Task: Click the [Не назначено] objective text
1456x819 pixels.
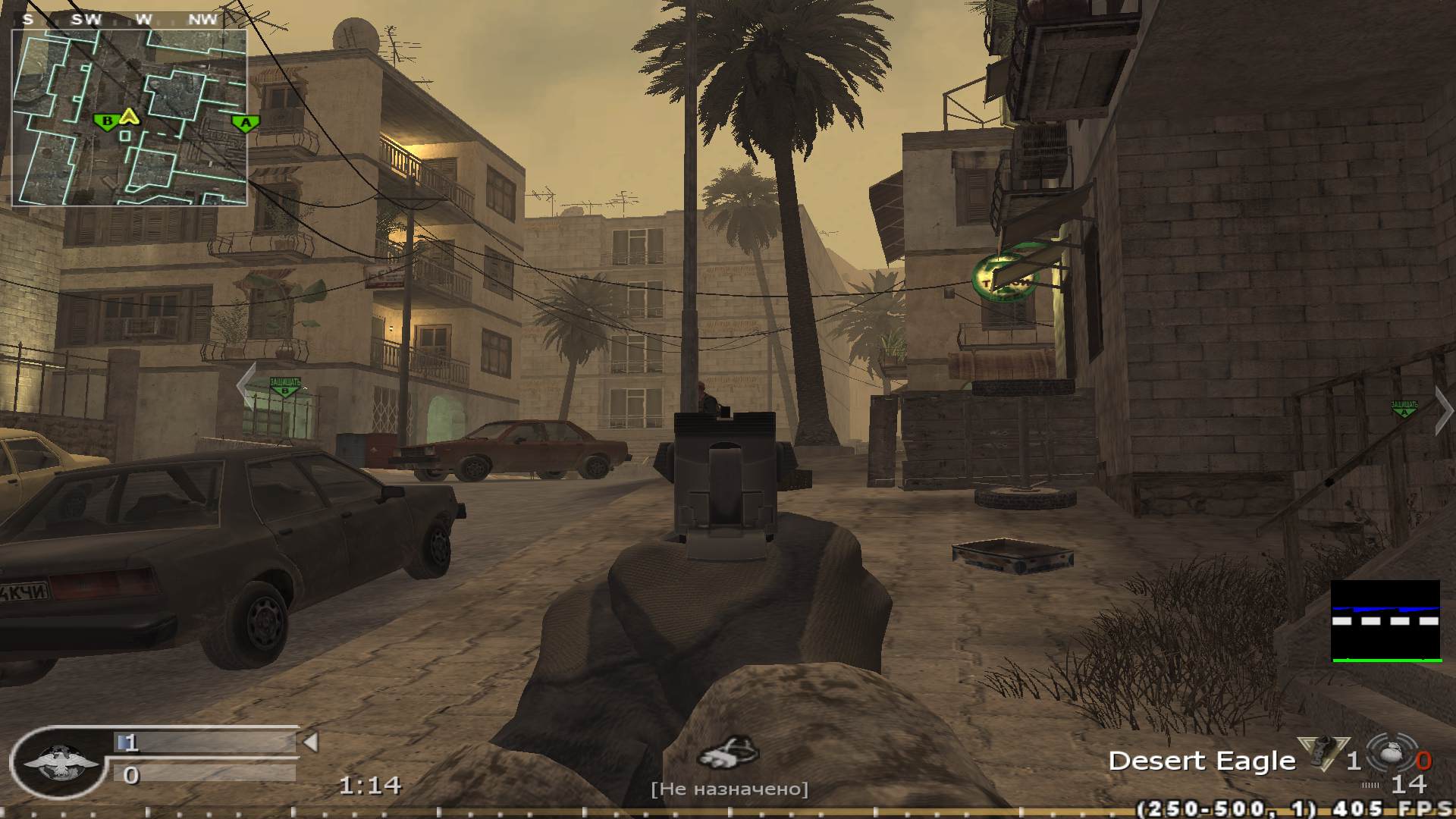Action: tap(728, 789)
